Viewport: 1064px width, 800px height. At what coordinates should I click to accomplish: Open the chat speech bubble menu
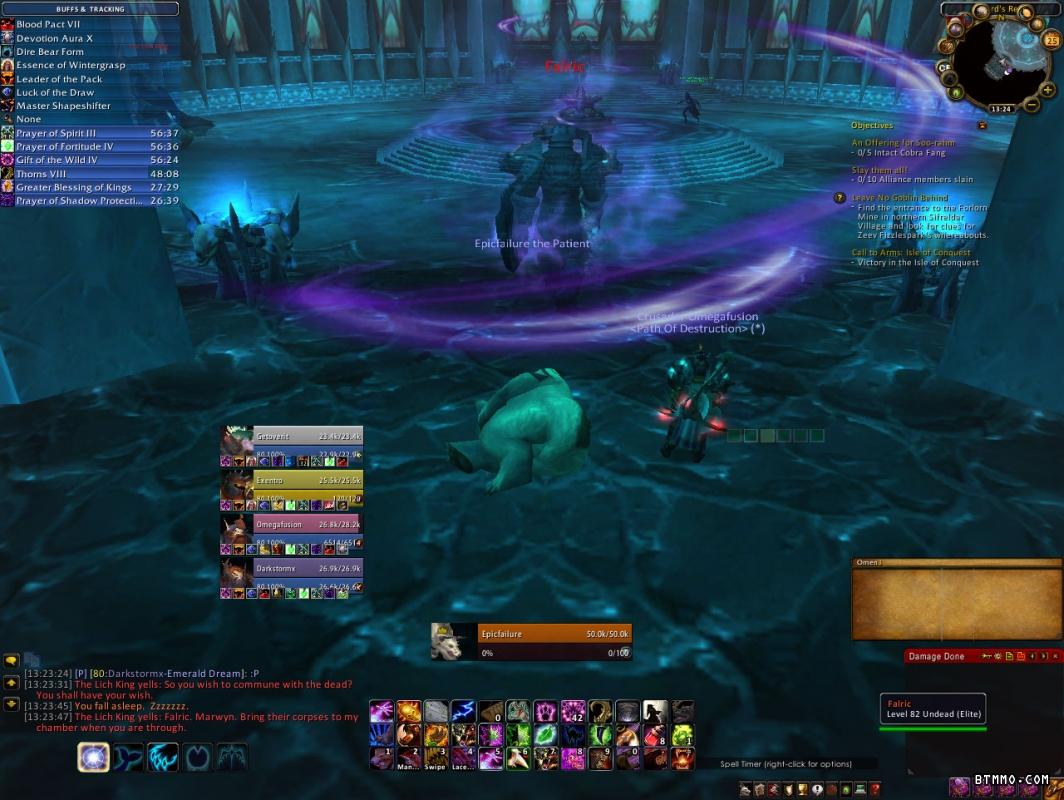point(11,661)
